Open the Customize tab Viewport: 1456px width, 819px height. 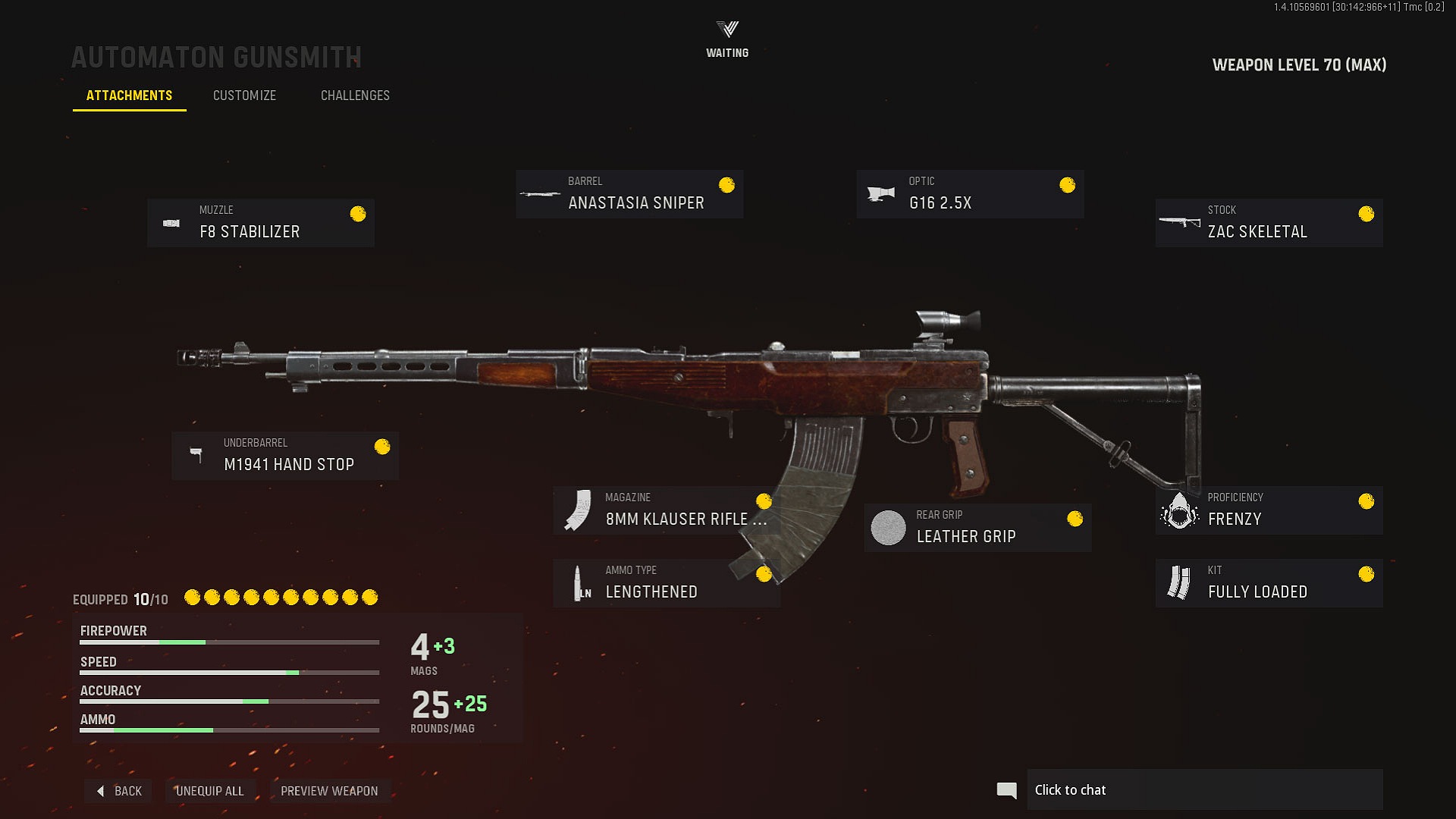pos(244,96)
